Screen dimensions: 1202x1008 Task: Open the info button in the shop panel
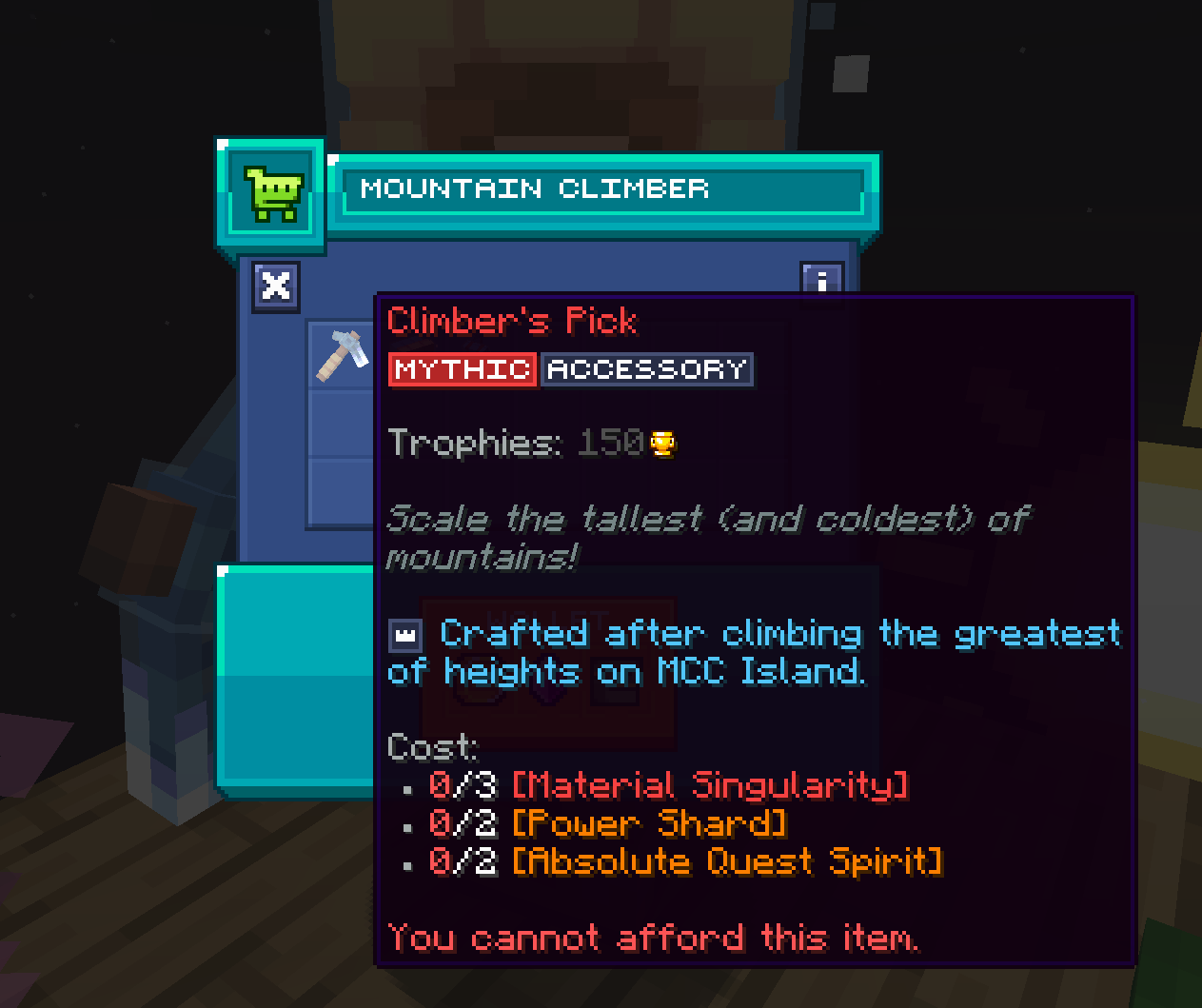[821, 278]
